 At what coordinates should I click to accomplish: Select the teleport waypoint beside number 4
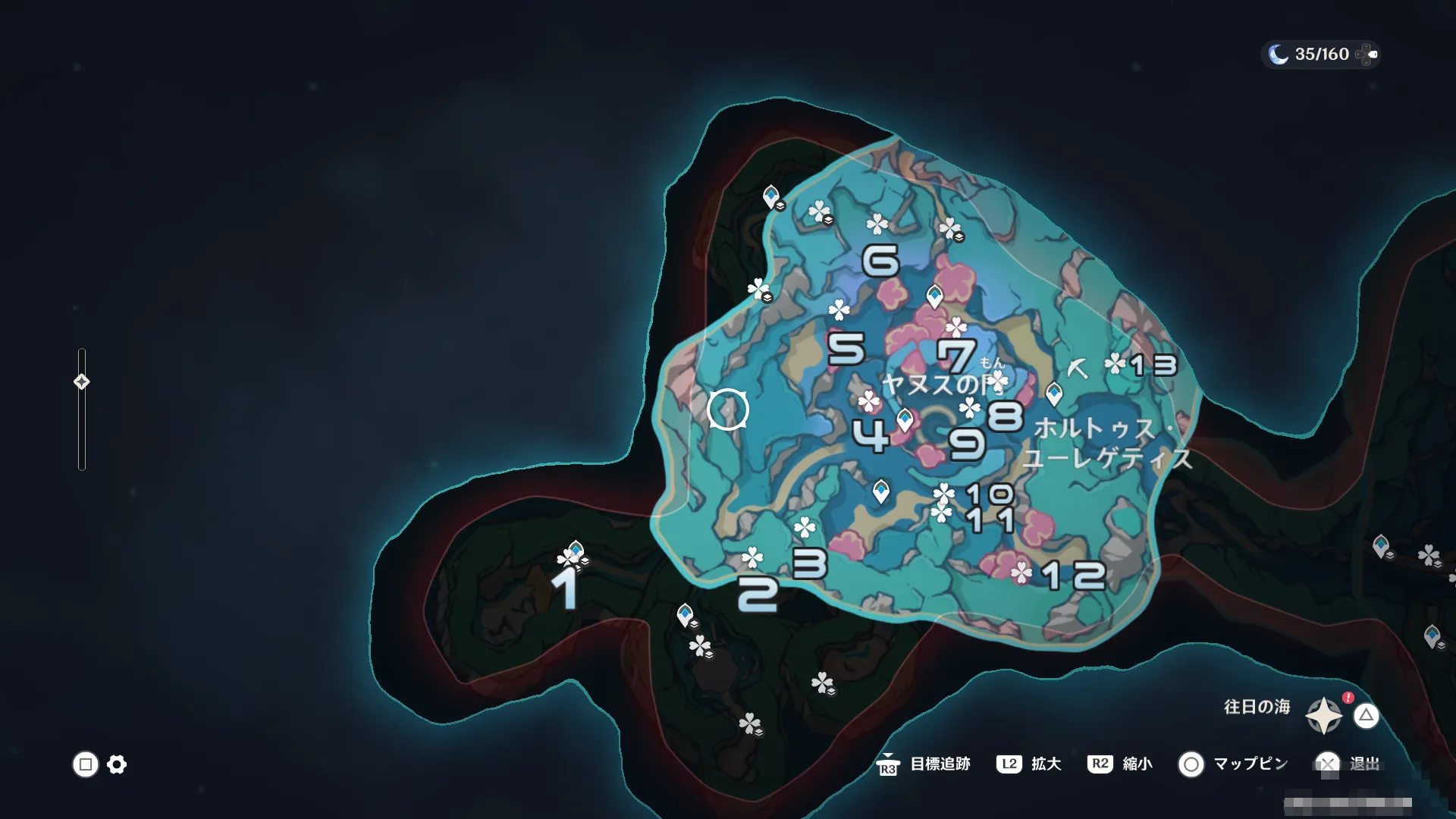(905, 419)
